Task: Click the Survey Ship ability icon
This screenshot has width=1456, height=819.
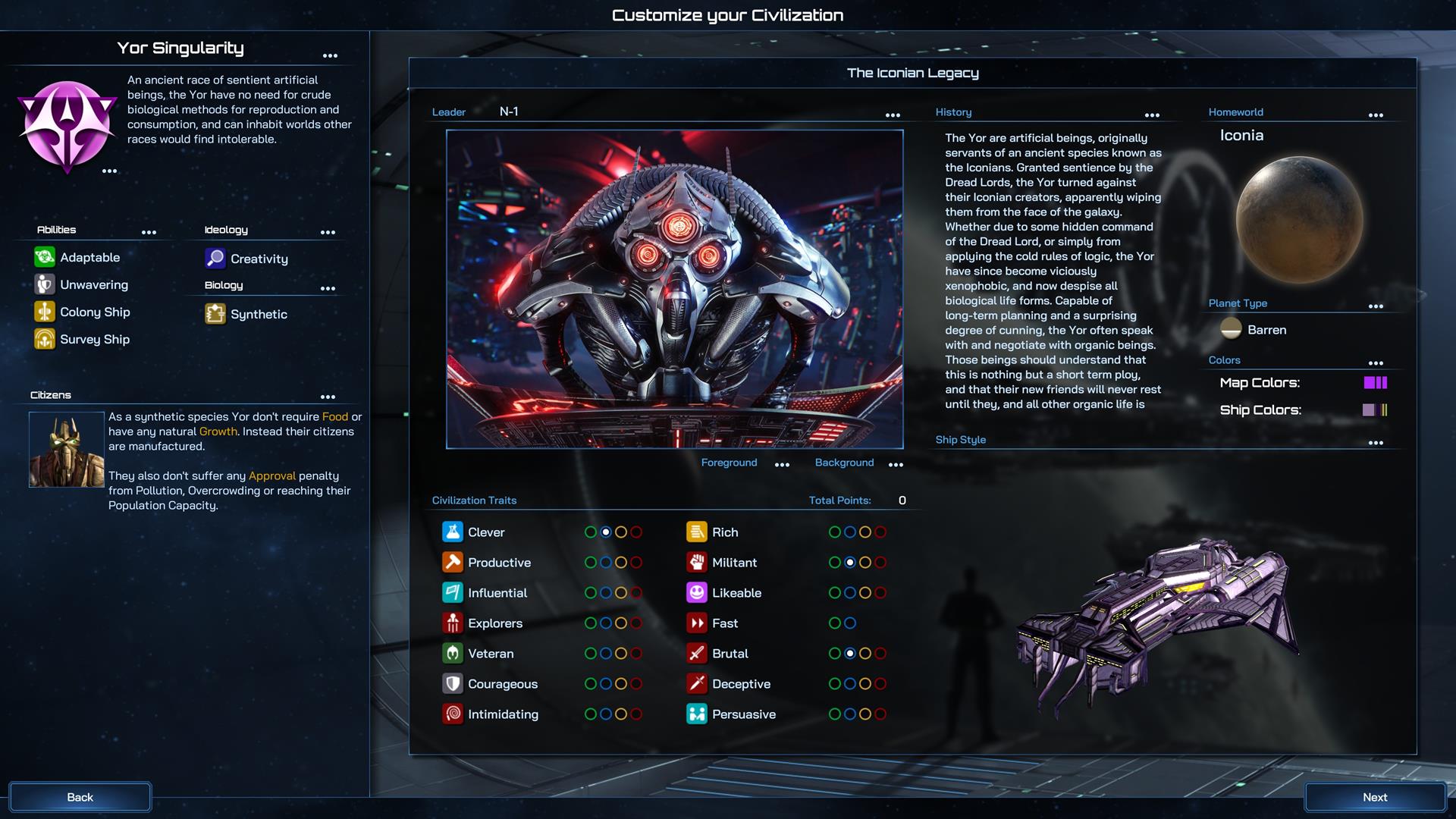Action: pyautogui.click(x=44, y=339)
